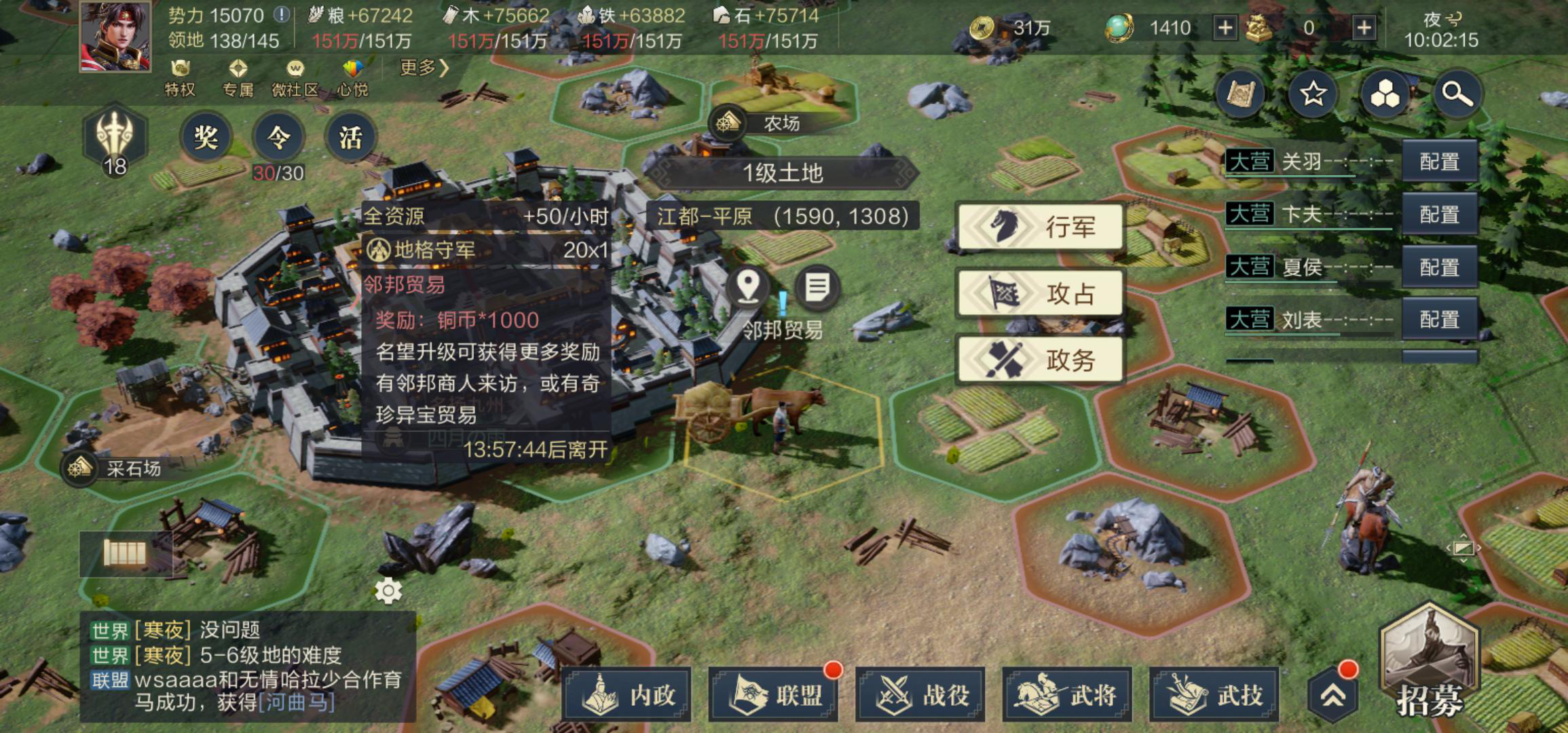Screen dimensions: 1568x733
Task: Select the 攻占 capture action
Action: coord(1040,293)
